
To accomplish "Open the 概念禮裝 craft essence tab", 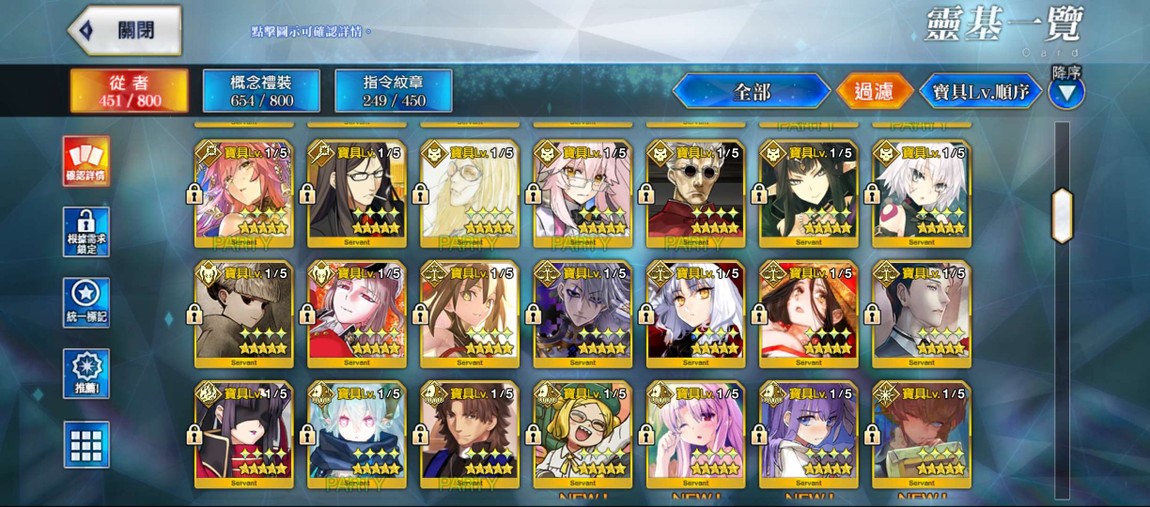I will tap(261, 90).
